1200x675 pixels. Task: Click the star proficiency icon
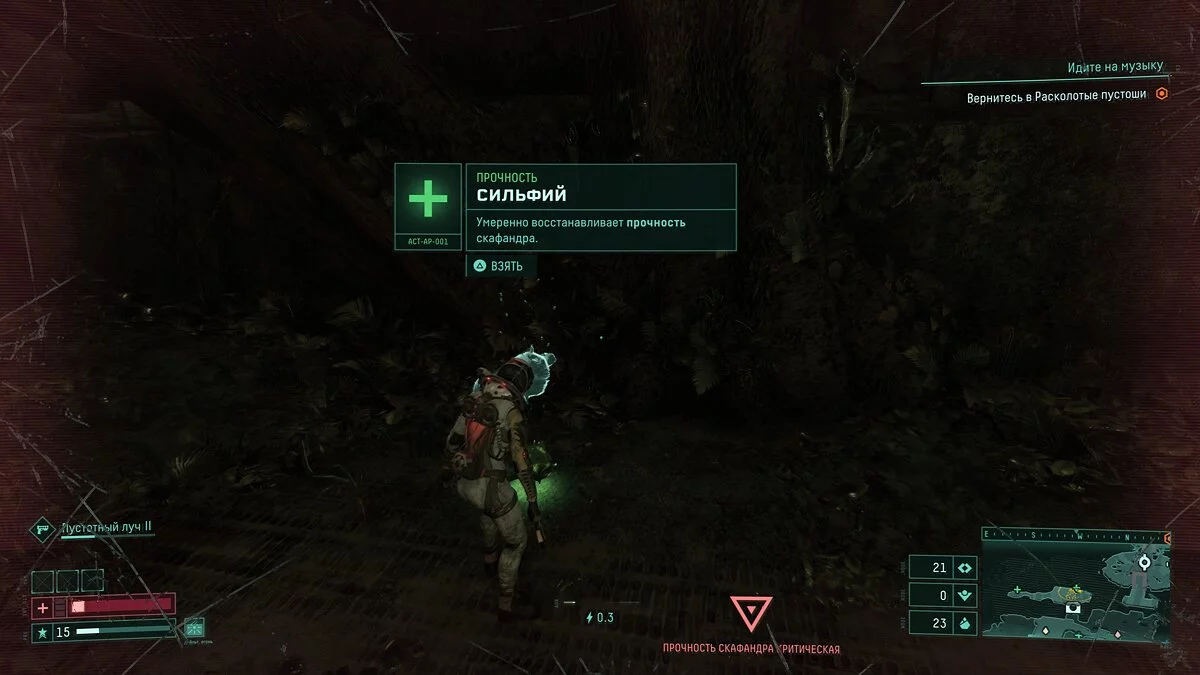click(43, 632)
